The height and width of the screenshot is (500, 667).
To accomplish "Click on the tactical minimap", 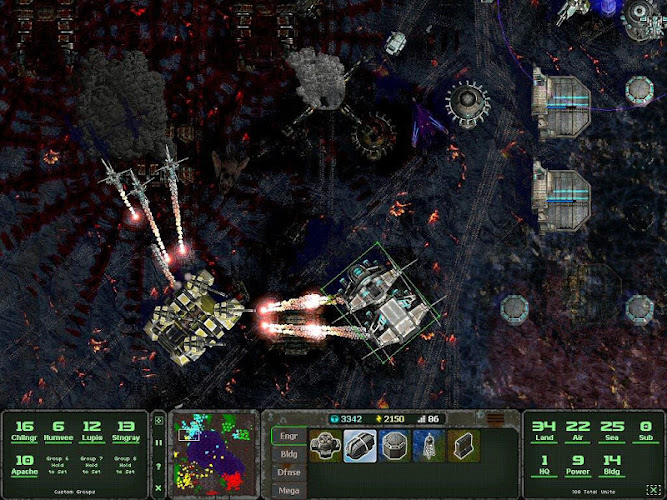I will coord(210,454).
